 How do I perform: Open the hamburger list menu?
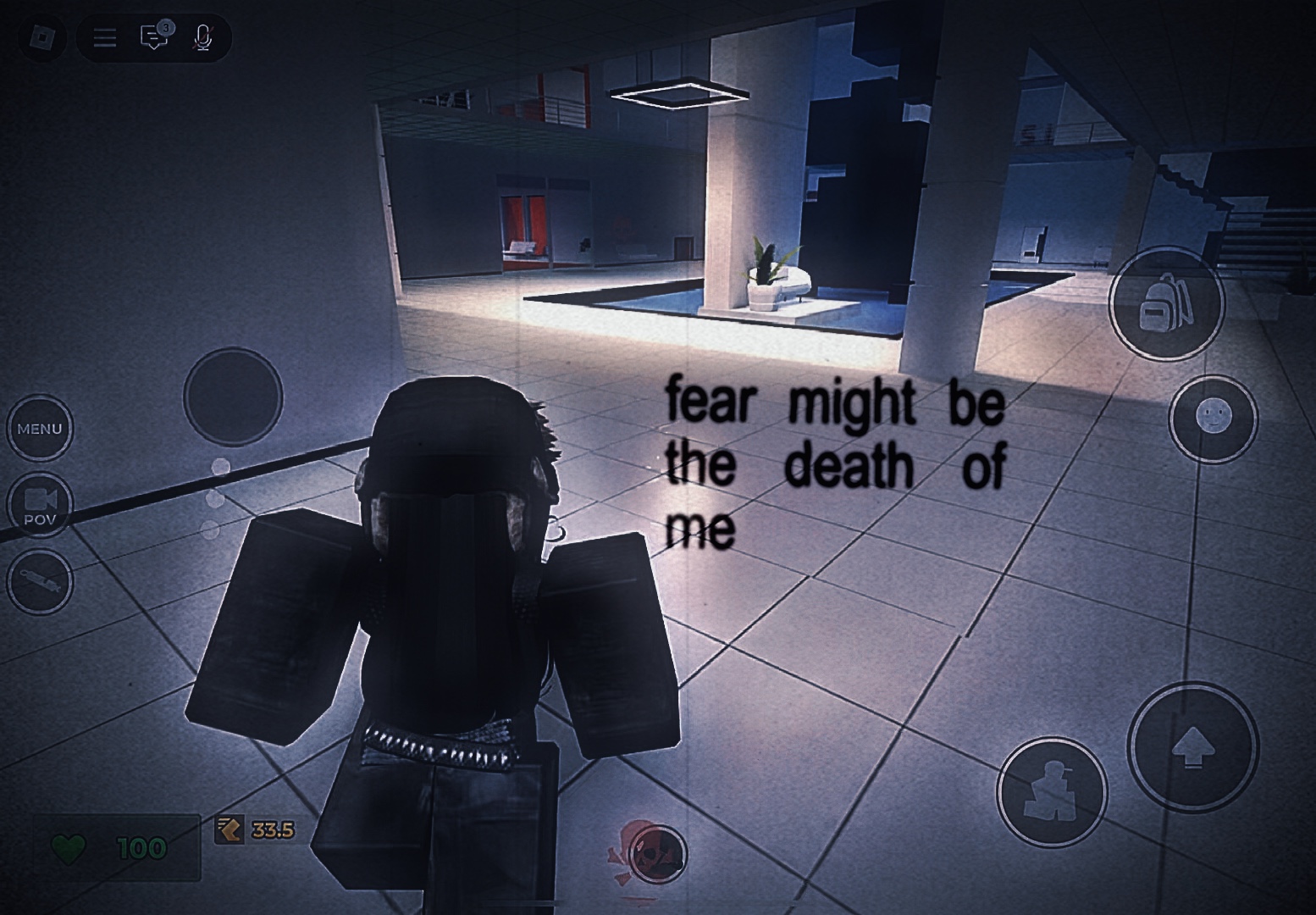click(x=105, y=37)
